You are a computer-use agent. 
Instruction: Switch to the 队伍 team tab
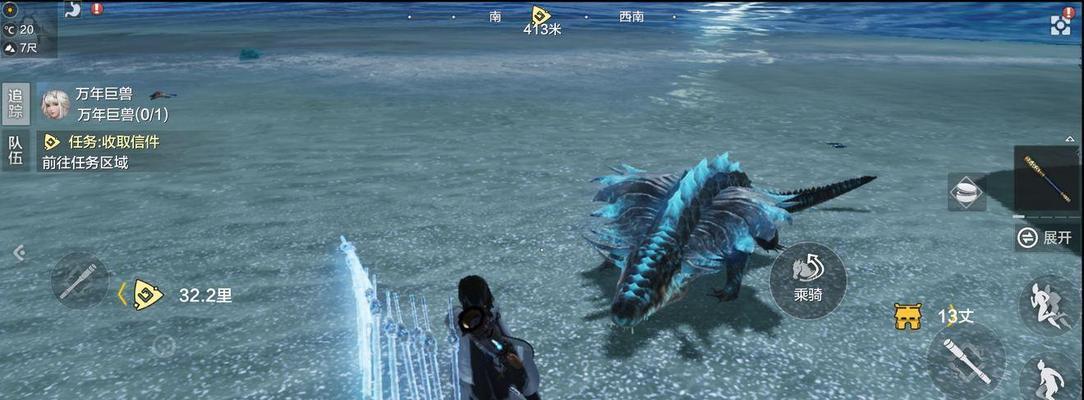[x=15, y=150]
